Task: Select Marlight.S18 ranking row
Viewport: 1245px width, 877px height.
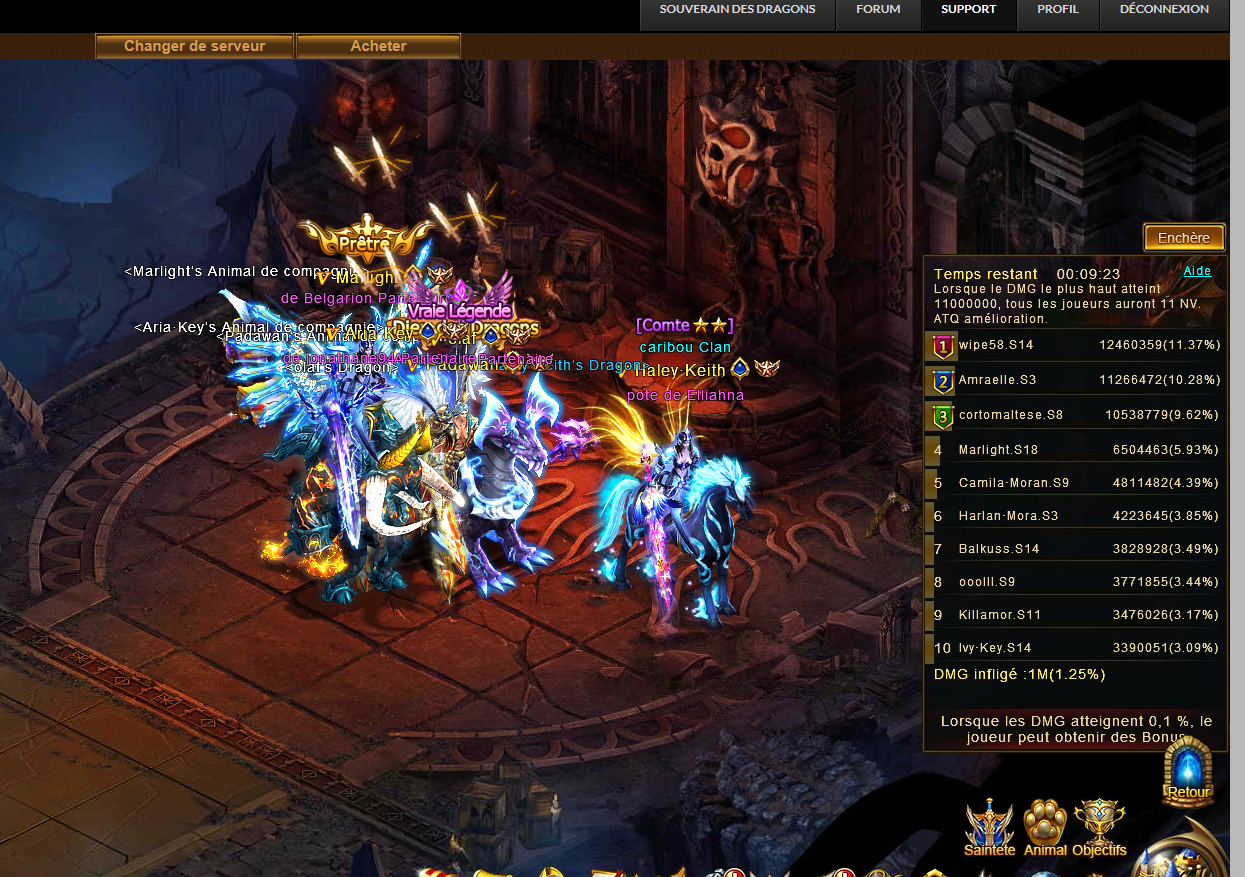Action: [1074, 450]
